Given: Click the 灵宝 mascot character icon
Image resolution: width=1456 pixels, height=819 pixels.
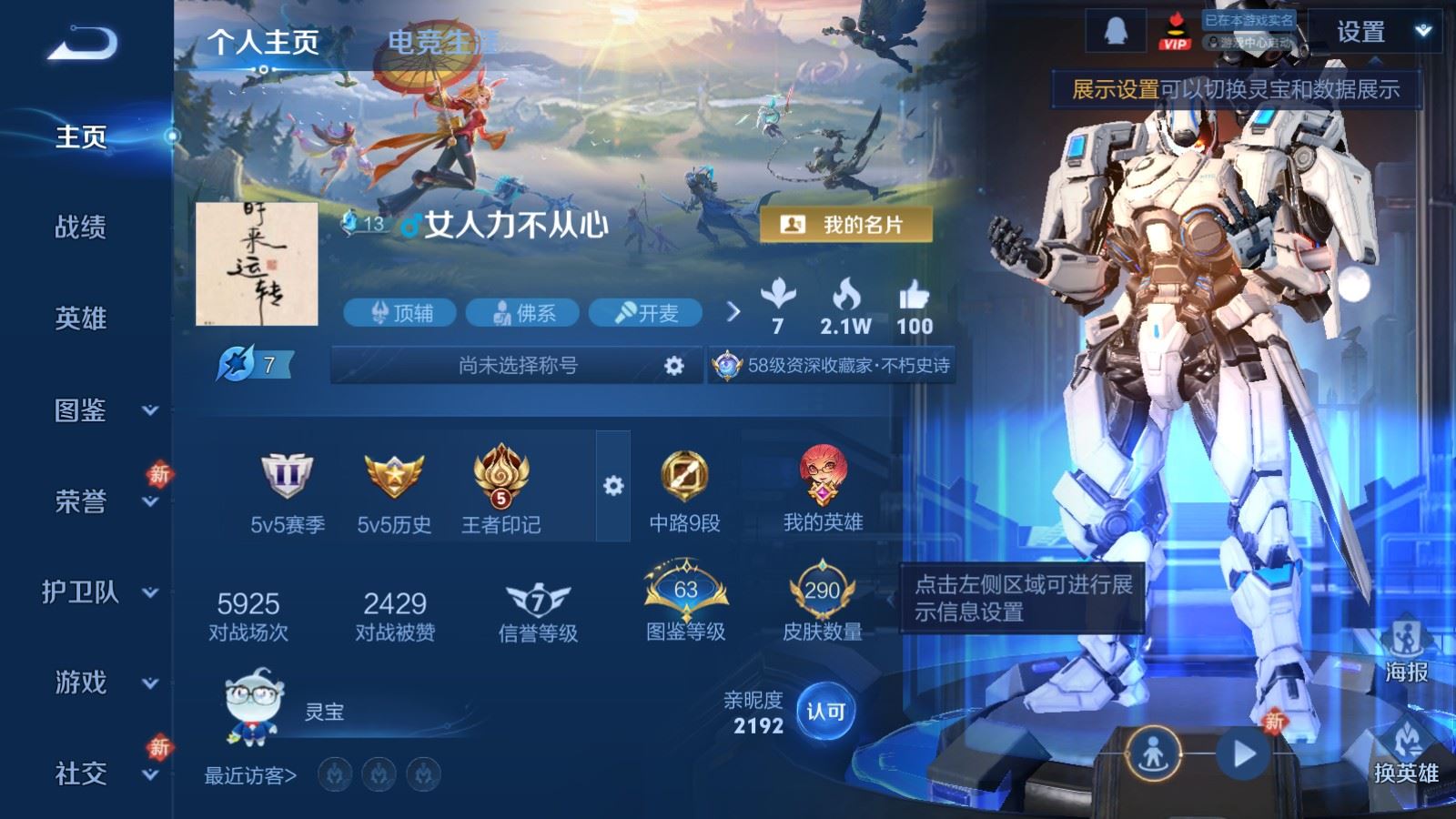Looking at the screenshot, I should (x=251, y=705).
